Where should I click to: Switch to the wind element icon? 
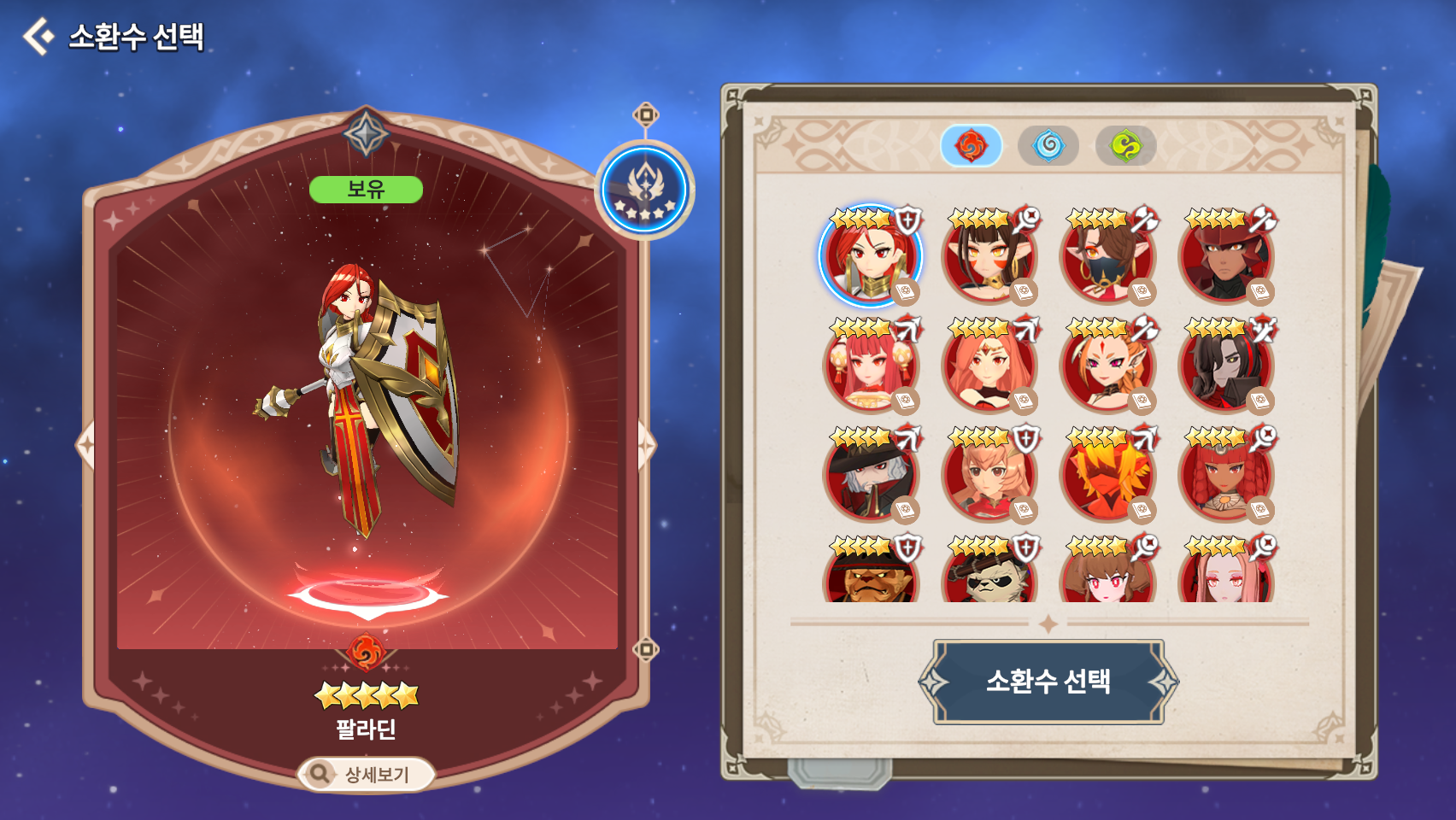coord(1126,145)
